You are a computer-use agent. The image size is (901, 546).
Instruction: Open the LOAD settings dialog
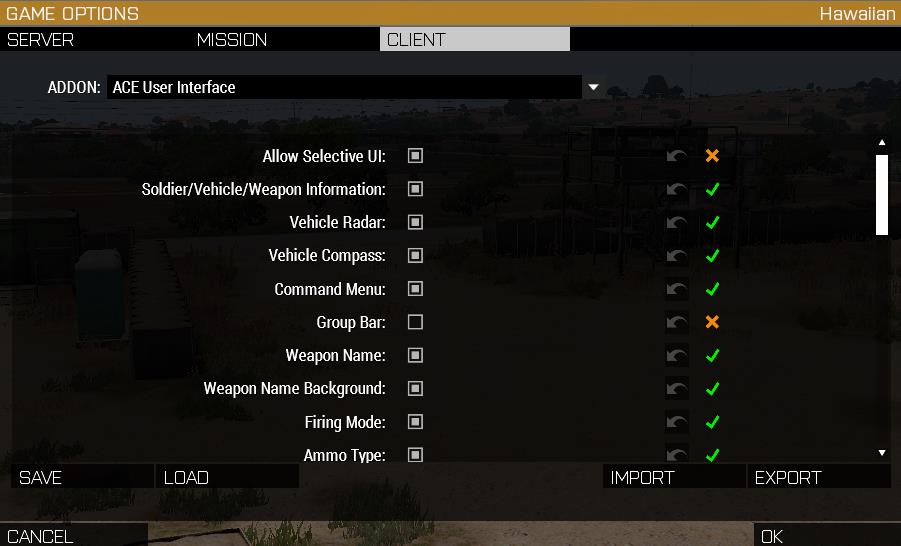pos(186,478)
